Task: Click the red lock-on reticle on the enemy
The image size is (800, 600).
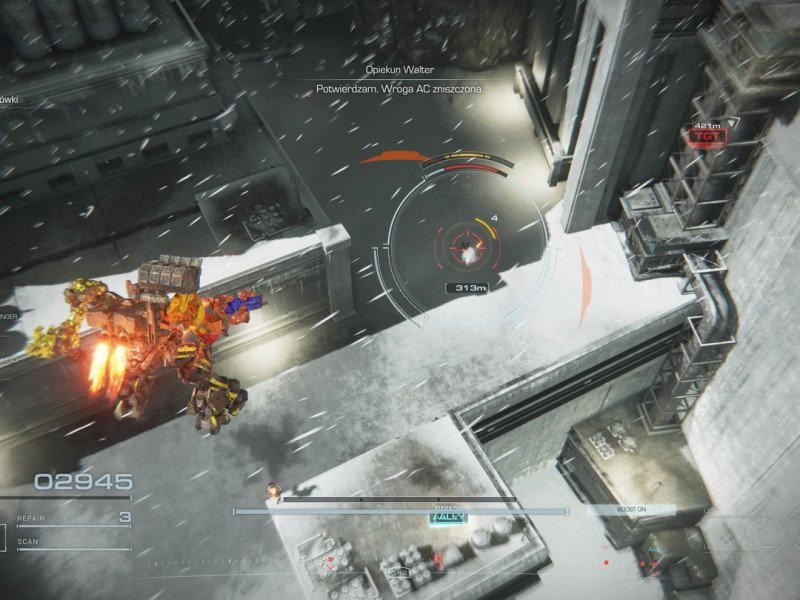Action: click(465, 240)
